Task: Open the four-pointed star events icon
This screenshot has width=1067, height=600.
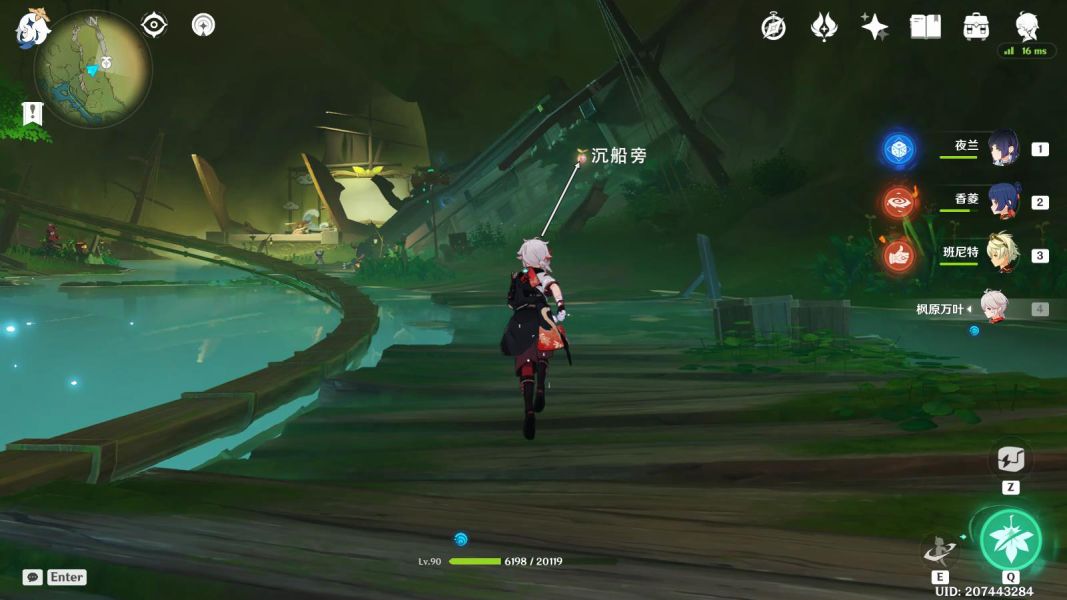Action: point(874,27)
